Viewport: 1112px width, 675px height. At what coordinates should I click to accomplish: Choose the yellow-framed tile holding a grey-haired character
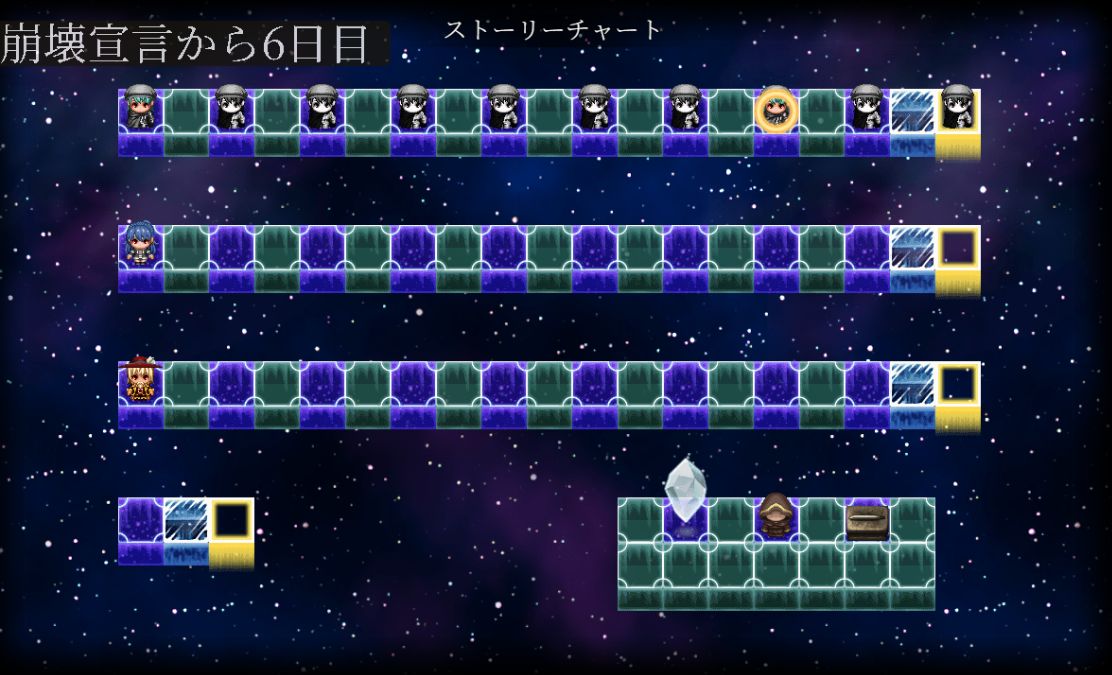pos(957,109)
